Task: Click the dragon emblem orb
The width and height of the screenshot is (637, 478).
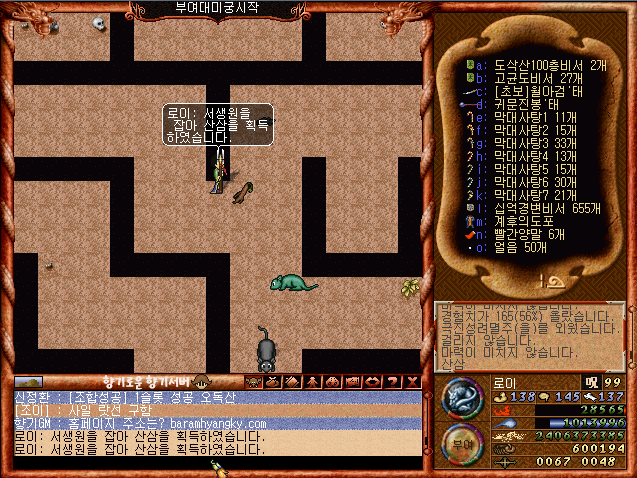Action: point(462,397)
